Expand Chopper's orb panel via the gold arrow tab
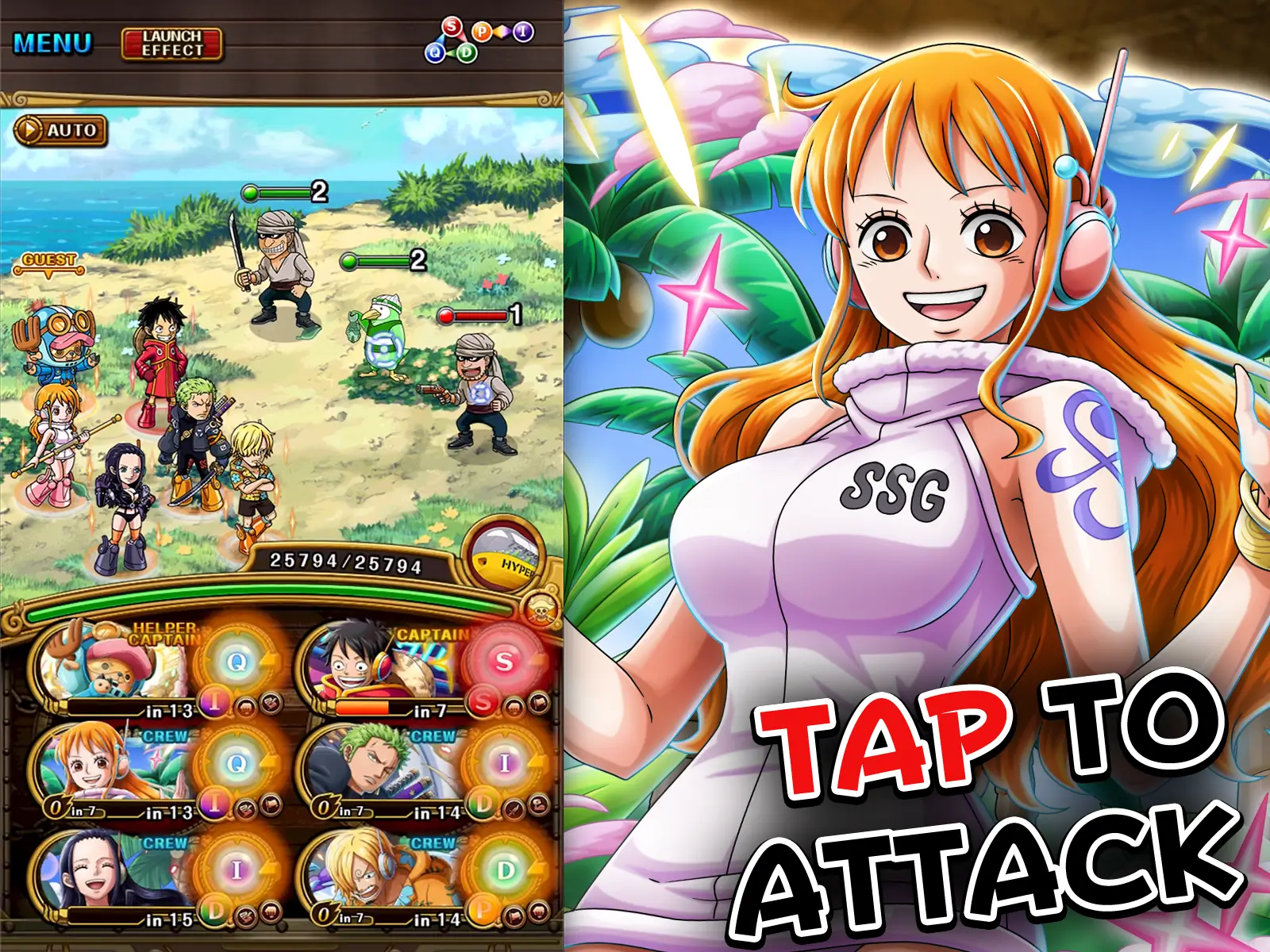 point(271,661)
